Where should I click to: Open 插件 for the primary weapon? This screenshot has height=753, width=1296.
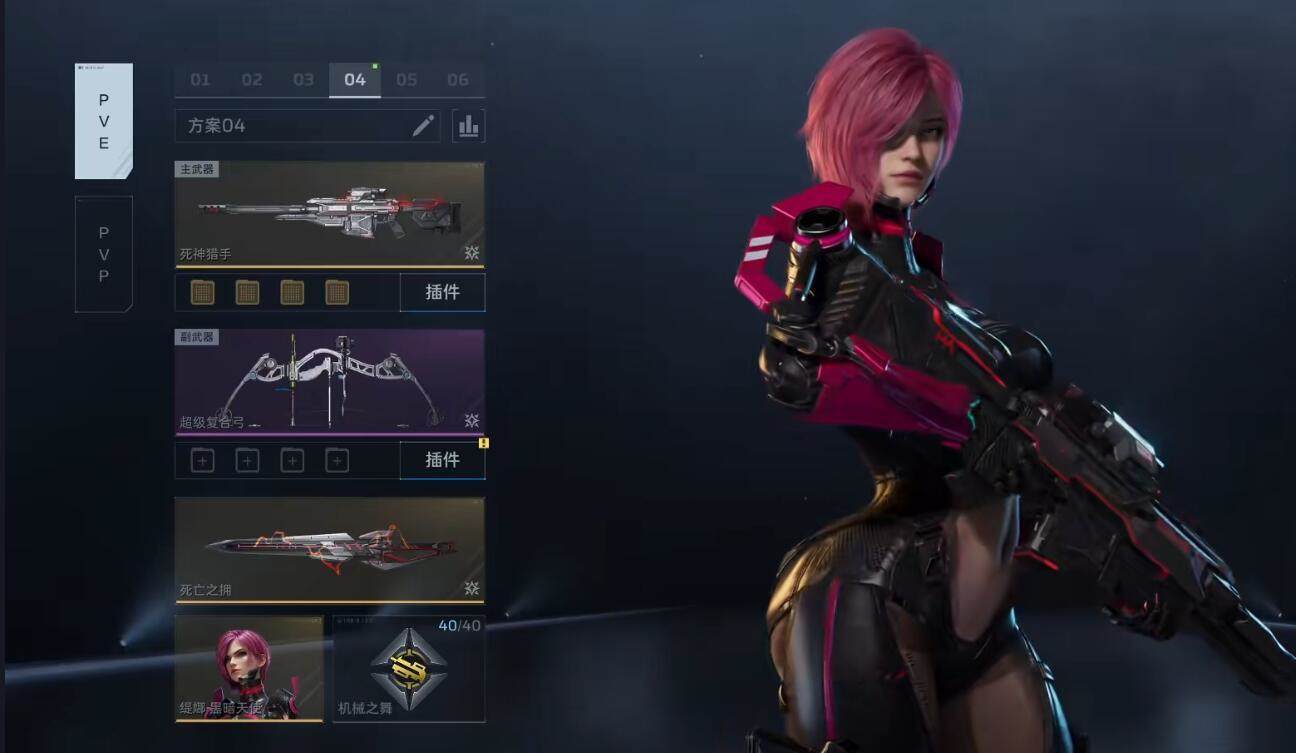442,292
